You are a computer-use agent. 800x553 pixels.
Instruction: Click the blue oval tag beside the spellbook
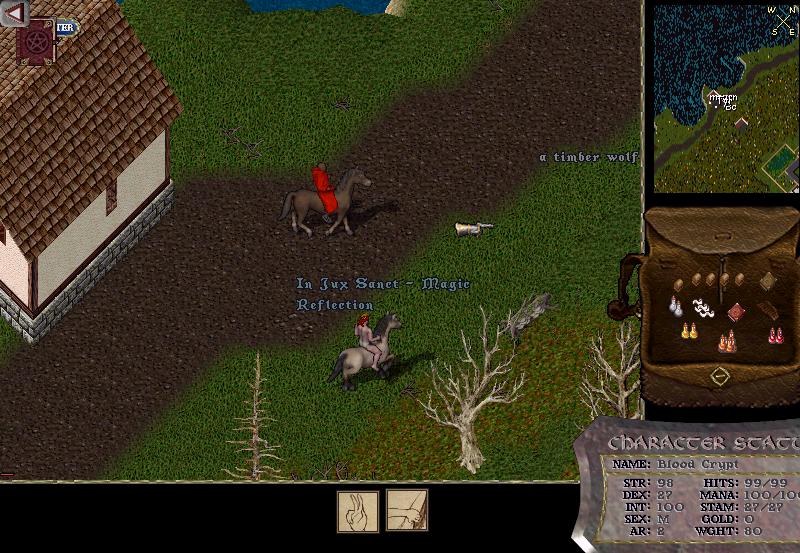pyautogui.click(x=66, y=29)
